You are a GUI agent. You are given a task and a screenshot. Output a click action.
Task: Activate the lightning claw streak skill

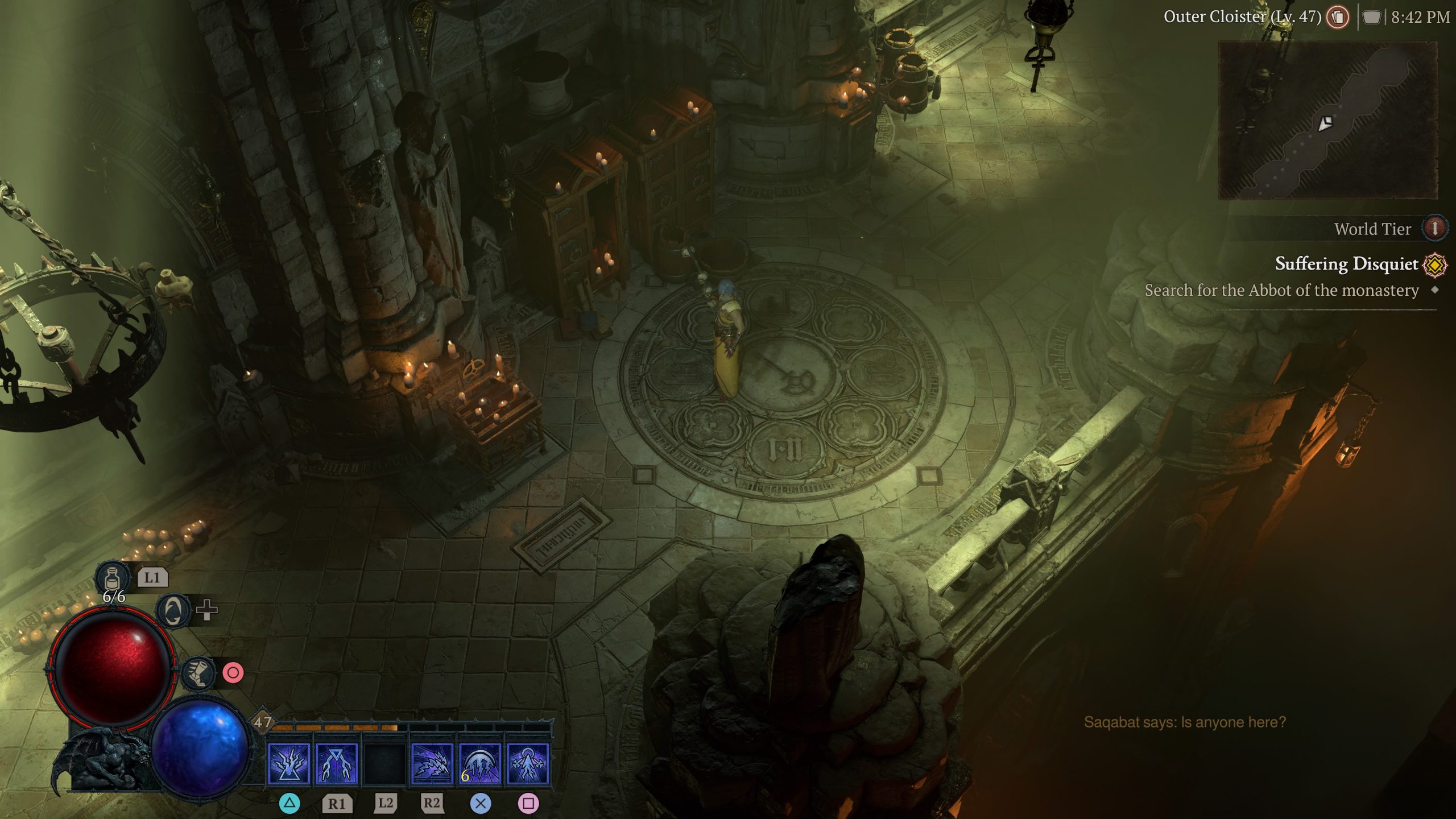432,764
